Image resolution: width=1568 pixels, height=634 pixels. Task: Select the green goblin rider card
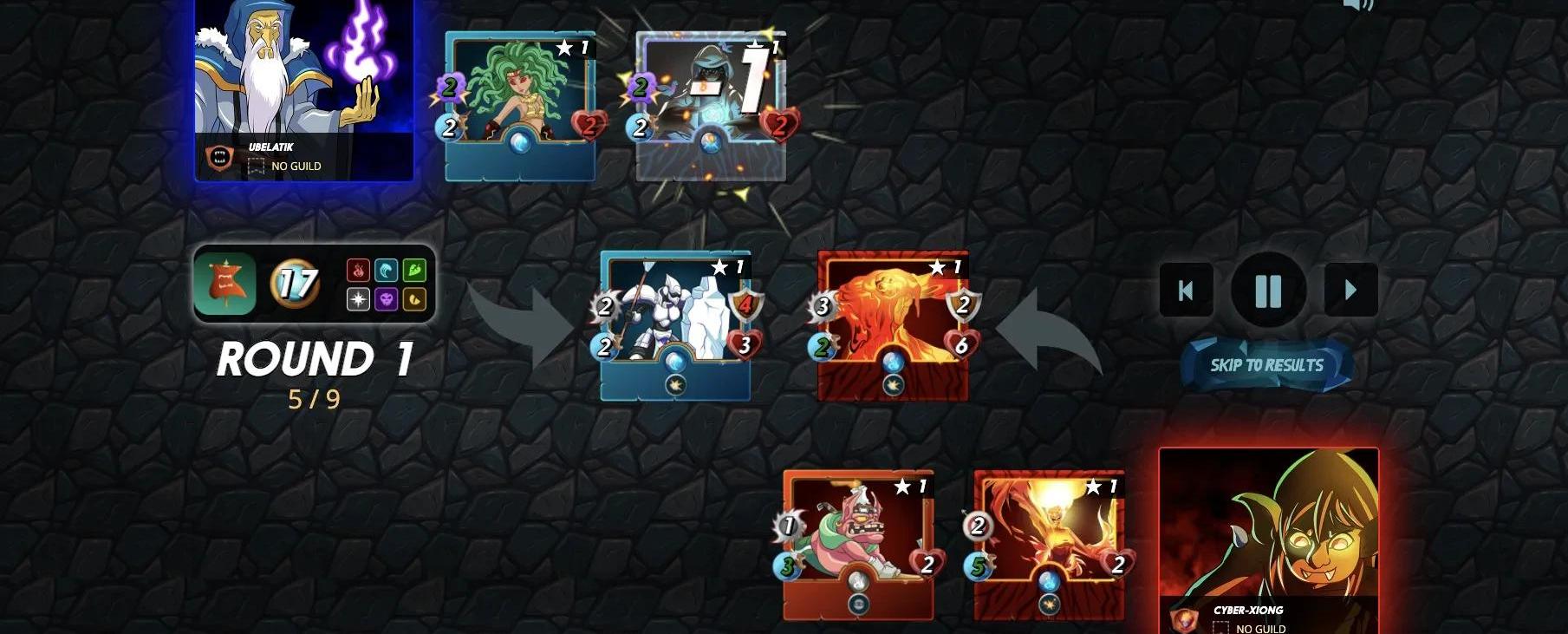coord(858,544)
